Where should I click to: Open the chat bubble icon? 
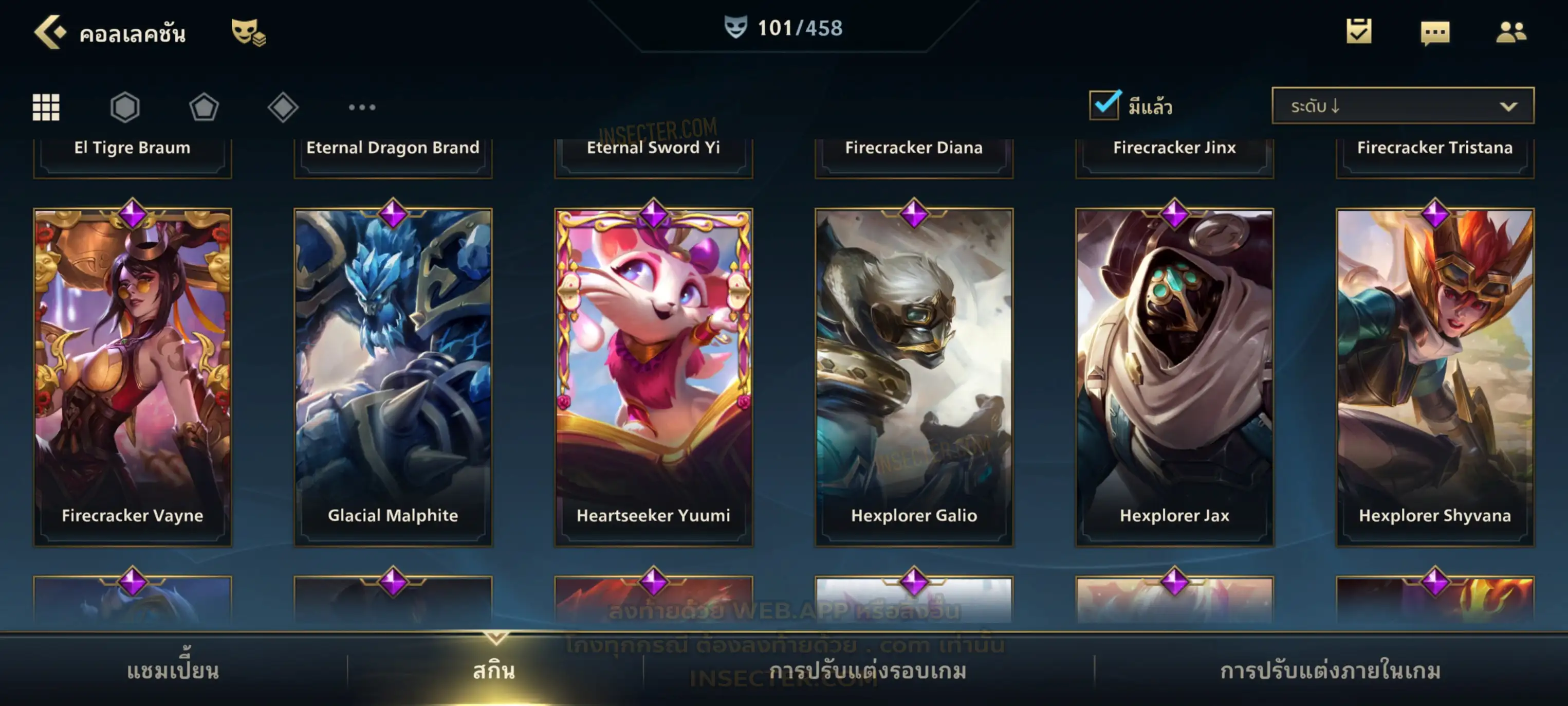[x=1434, y=33]
